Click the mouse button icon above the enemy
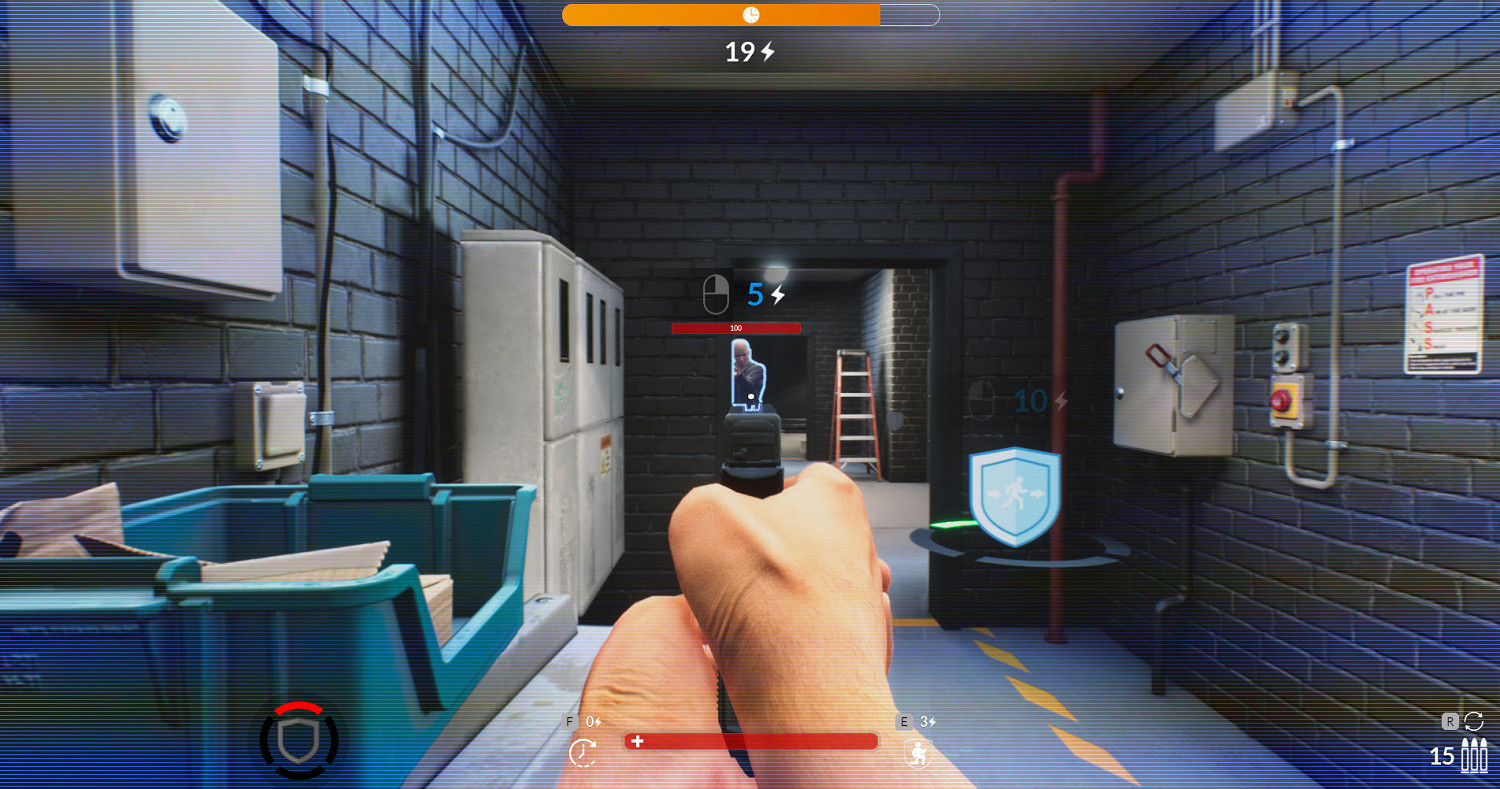Image resolution: width=1500 pixels, height=789 pixels. point(715,293)
